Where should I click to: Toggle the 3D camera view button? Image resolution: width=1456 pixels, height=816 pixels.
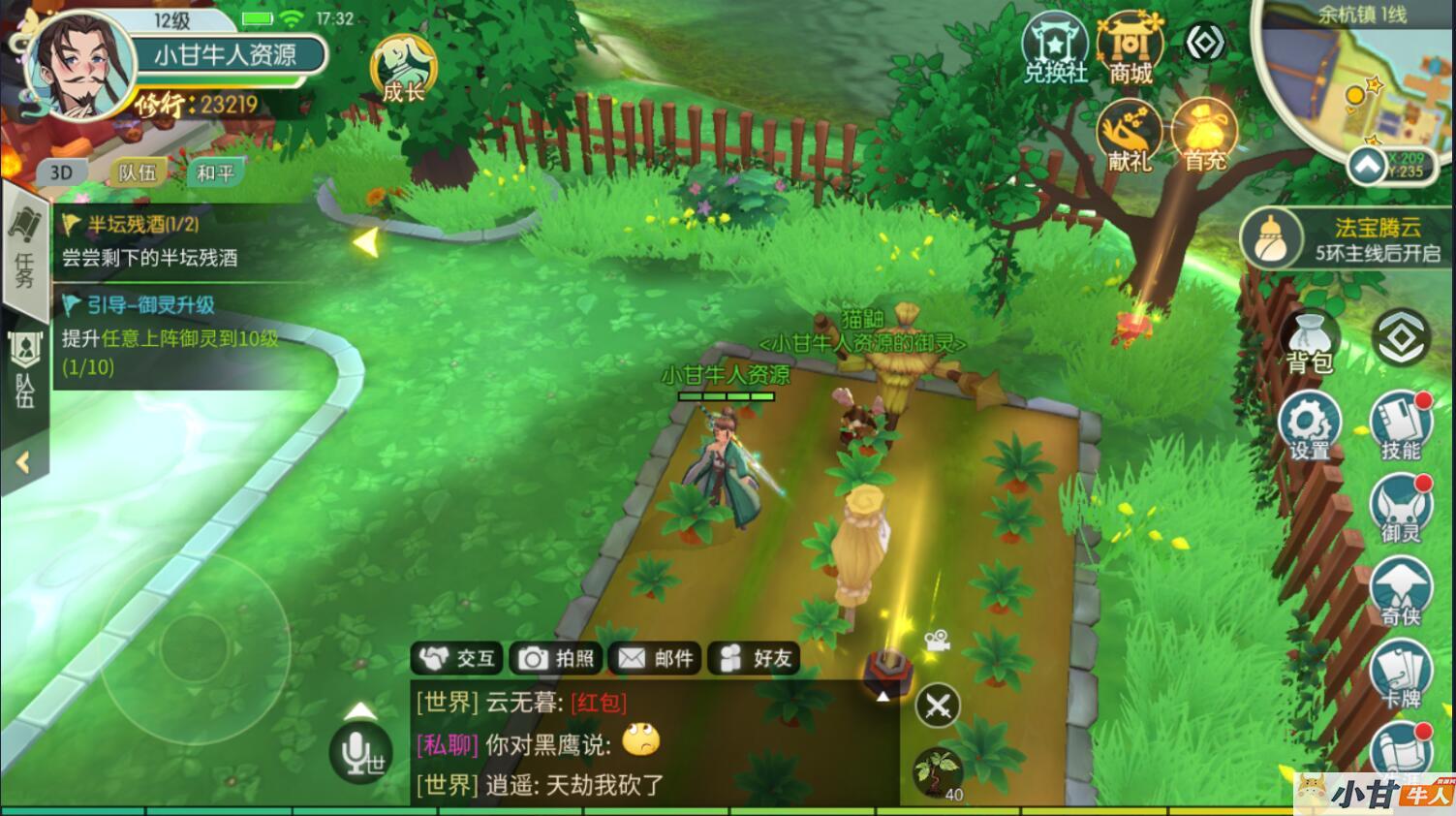(61, 173)
